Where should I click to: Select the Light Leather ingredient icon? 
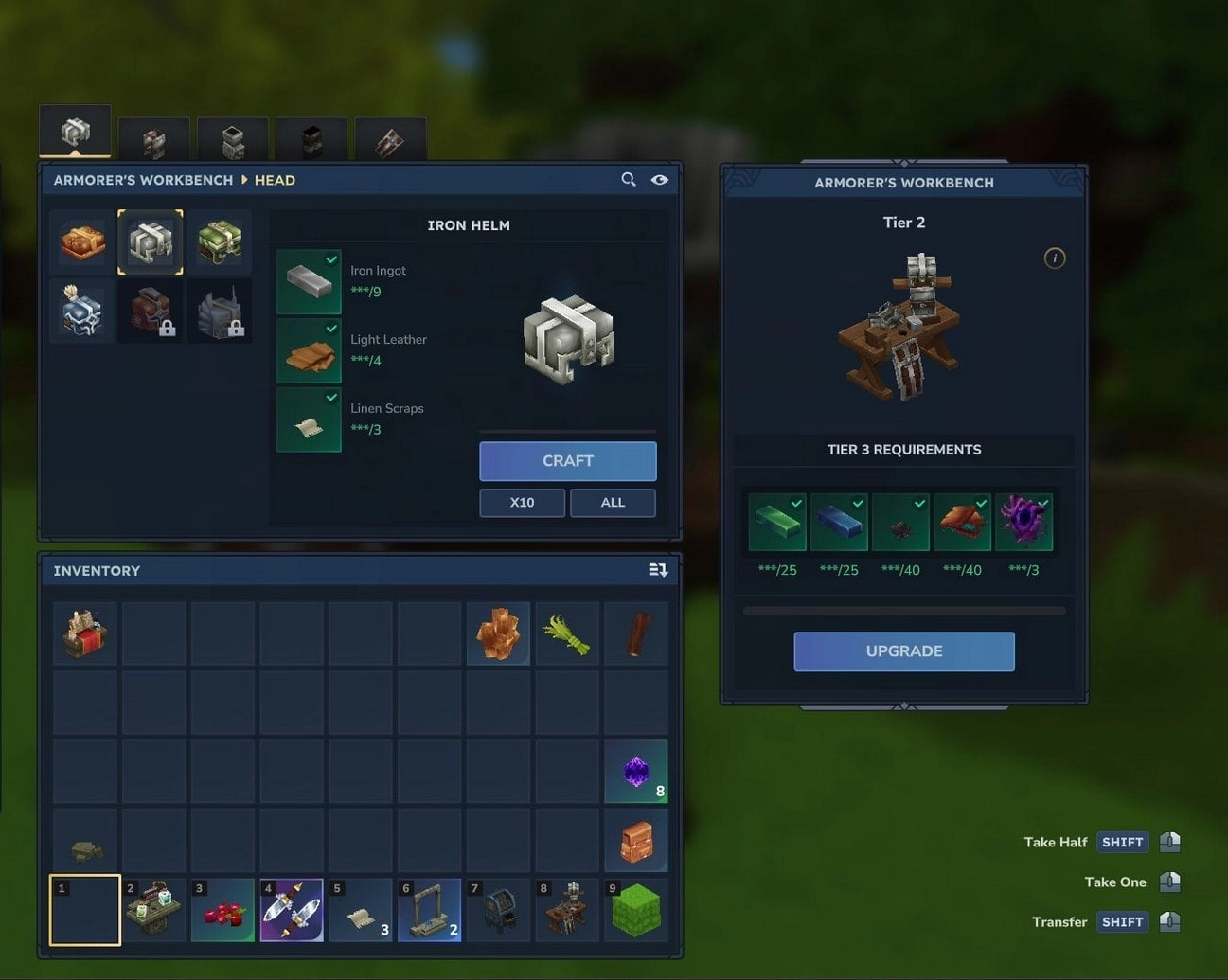[x=308, y=350]
